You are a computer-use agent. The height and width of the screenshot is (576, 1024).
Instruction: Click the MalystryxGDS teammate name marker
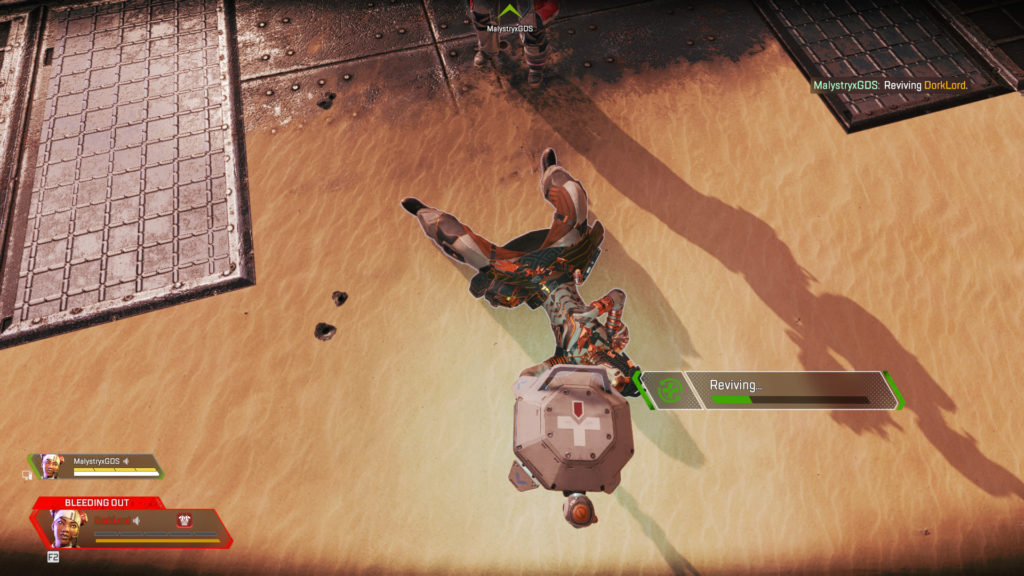[509, 29]
